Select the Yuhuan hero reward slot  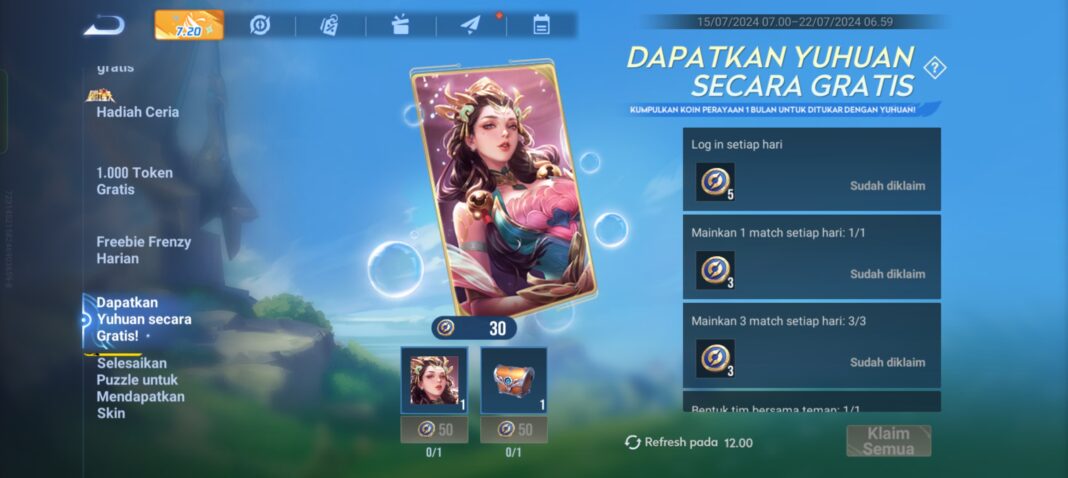[434, 380]
